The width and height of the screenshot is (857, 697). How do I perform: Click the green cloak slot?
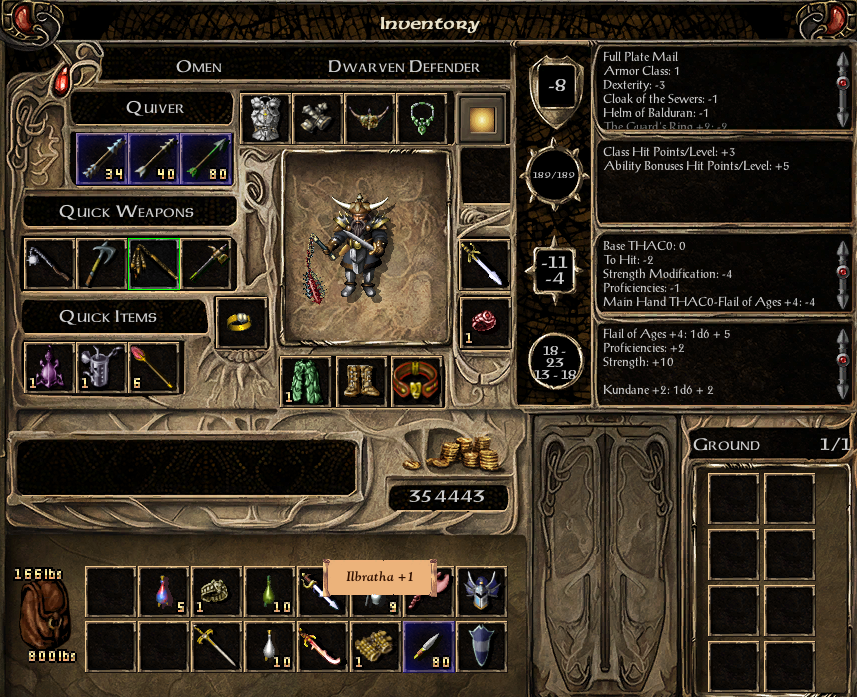pyautogui.click(x=305, y=382)
